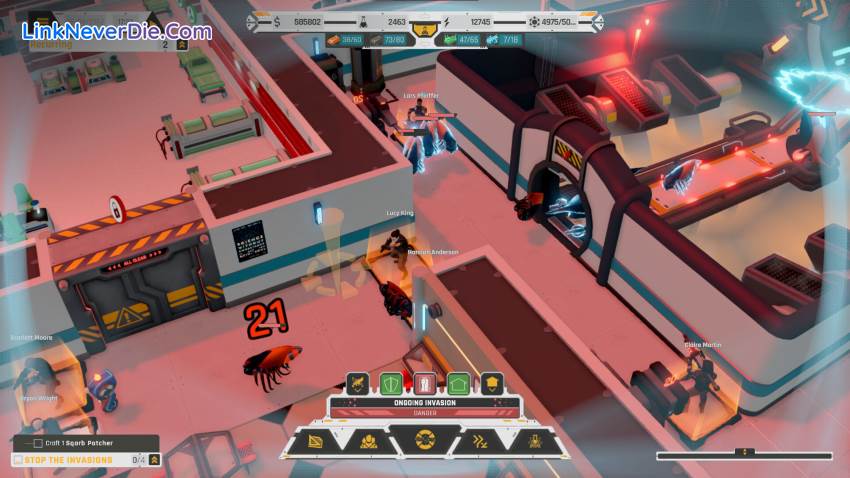Click the Stop the Invasions objective

click(62, 460)
